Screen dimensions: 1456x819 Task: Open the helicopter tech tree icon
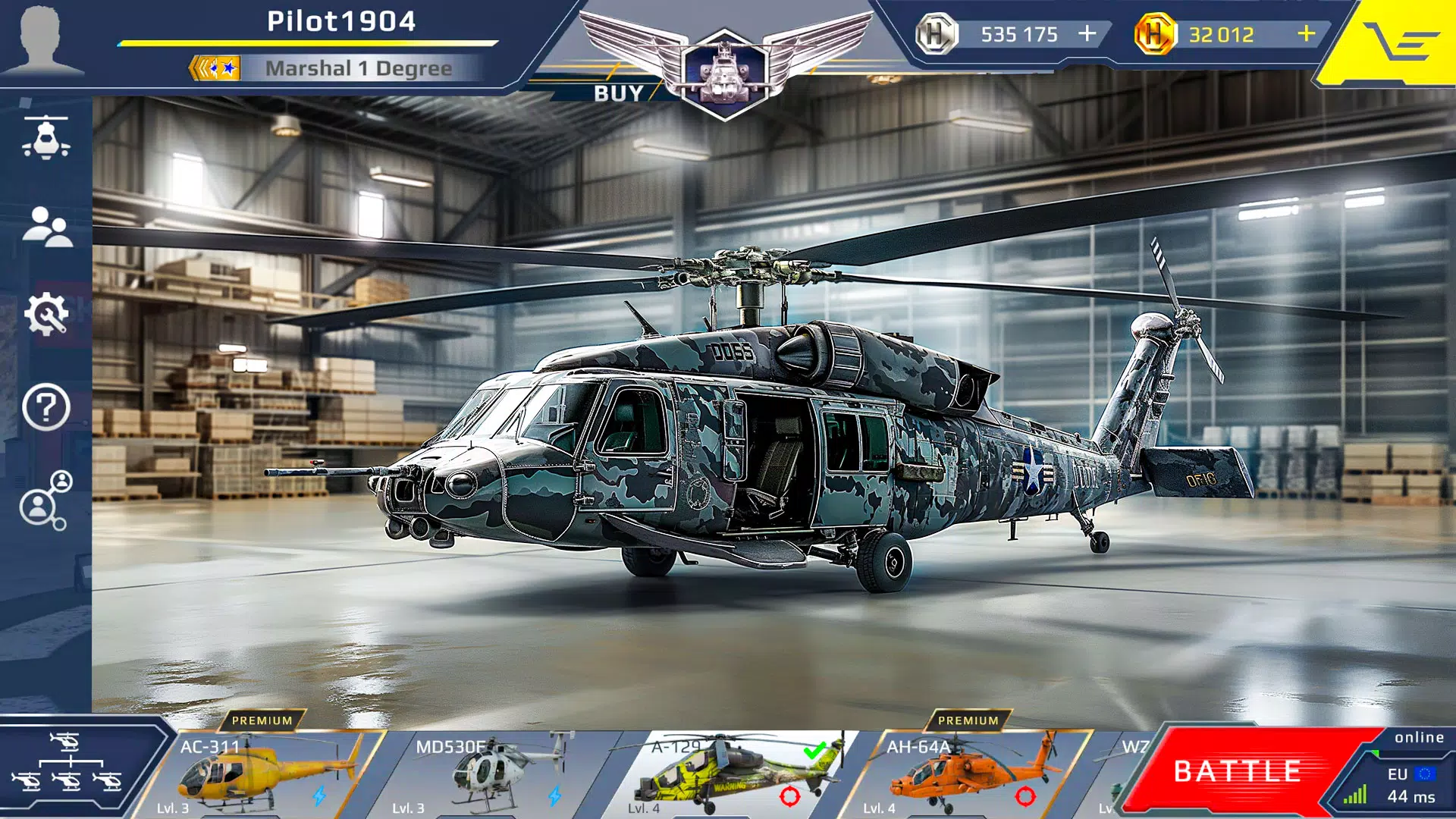(67, 762)
